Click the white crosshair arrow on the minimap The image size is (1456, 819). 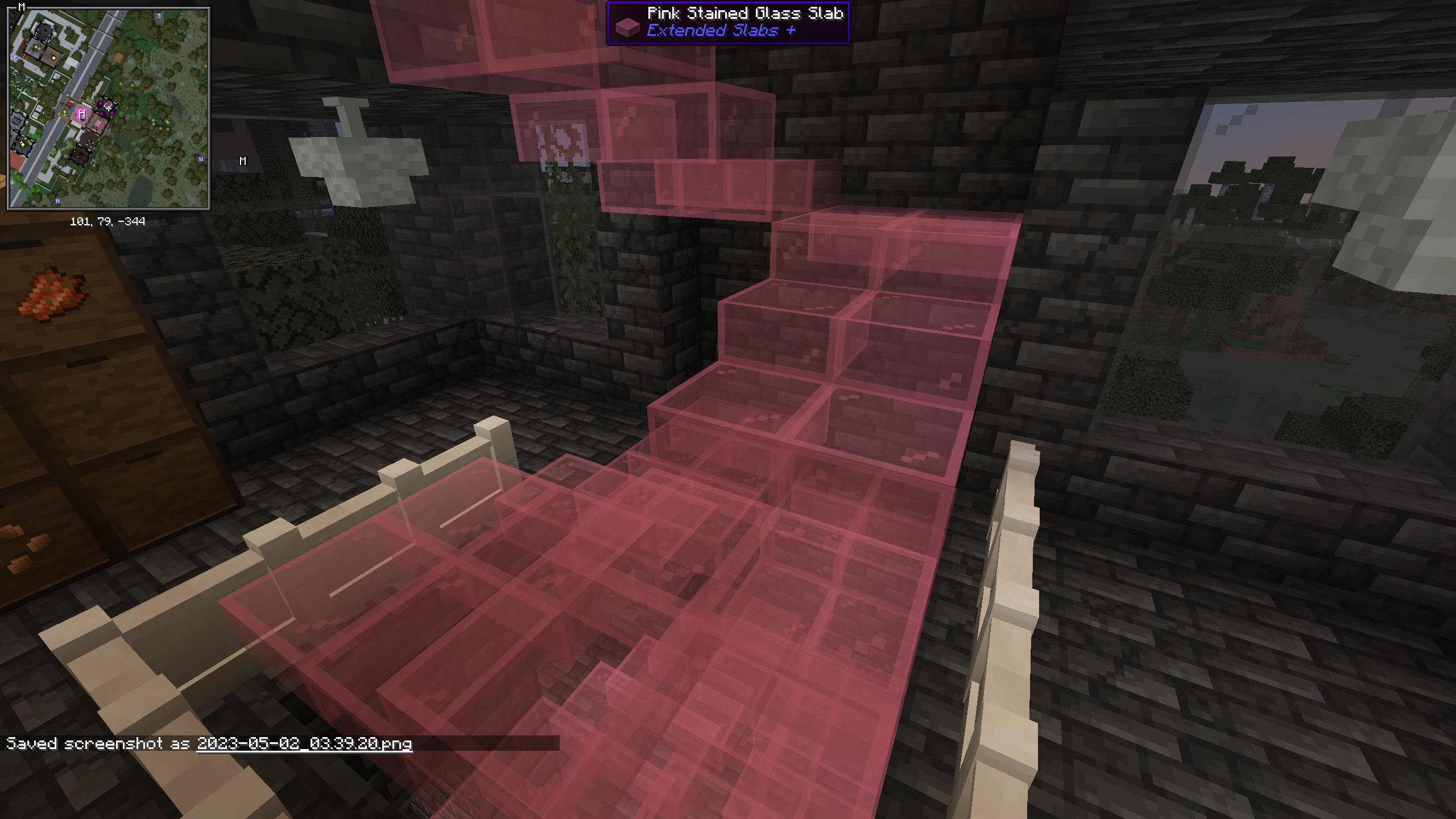tap(109, 108)
